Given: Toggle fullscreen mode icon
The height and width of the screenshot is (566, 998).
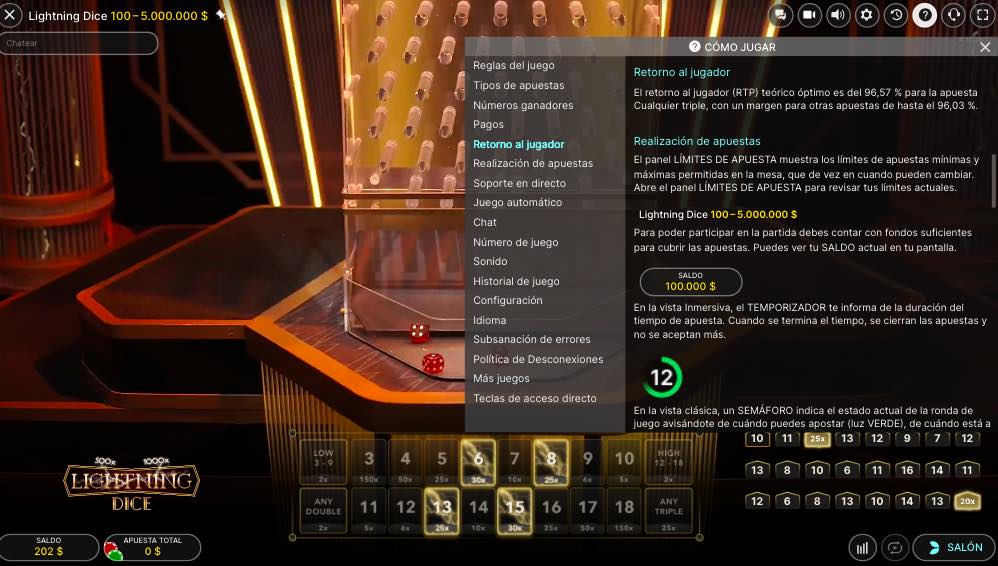Looking at the screenshot, I should coord(983,15).
